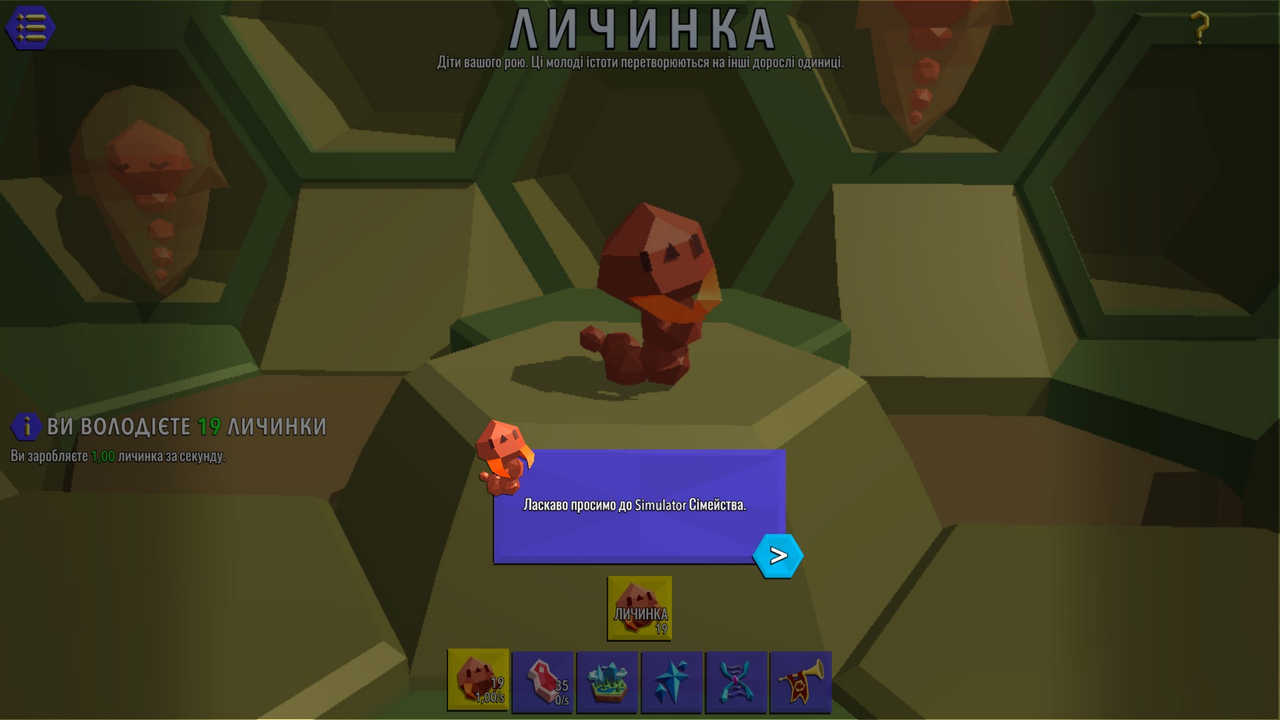Click the territory island icon
The width and height of the screenshot is (1280, 720).
click(x=607, y=682)
